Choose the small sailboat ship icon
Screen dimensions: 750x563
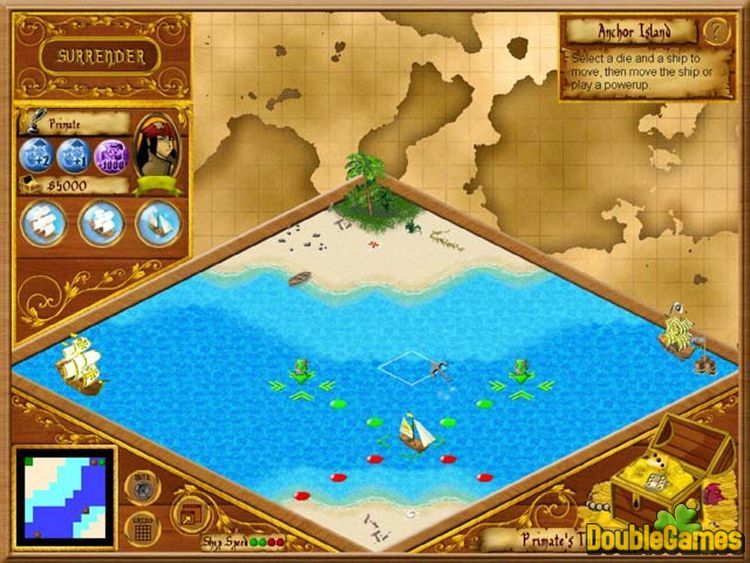[x=157, y=221]
